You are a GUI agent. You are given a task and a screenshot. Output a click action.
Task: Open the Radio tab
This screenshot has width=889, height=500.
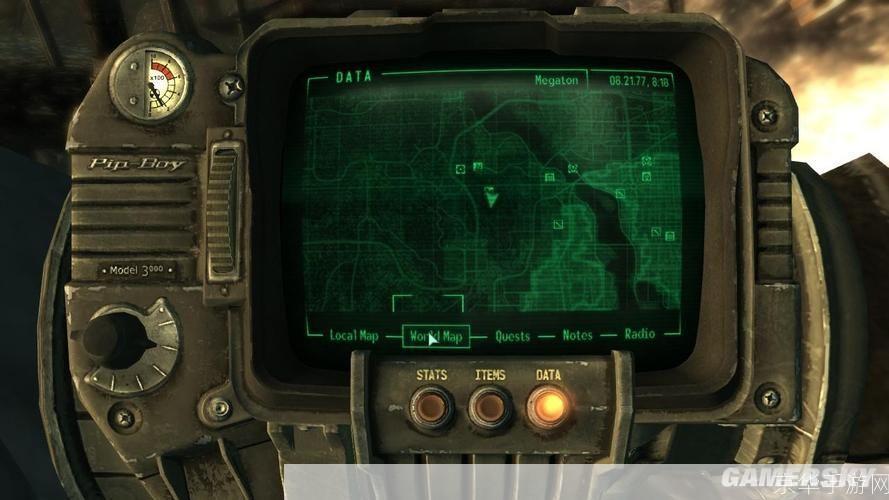click(640, 335)
